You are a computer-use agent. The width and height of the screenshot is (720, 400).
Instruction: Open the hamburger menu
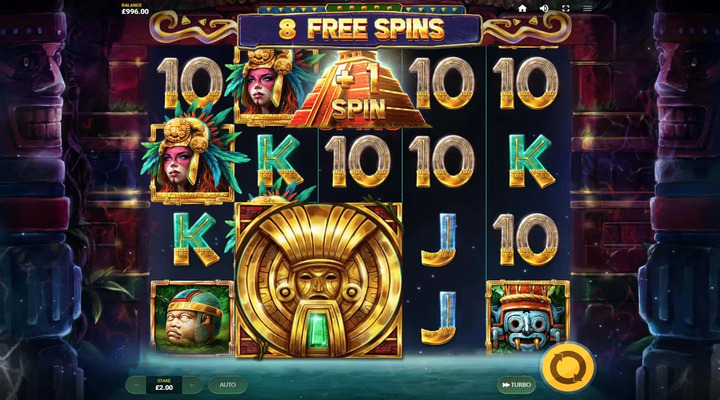click(588, 8)
